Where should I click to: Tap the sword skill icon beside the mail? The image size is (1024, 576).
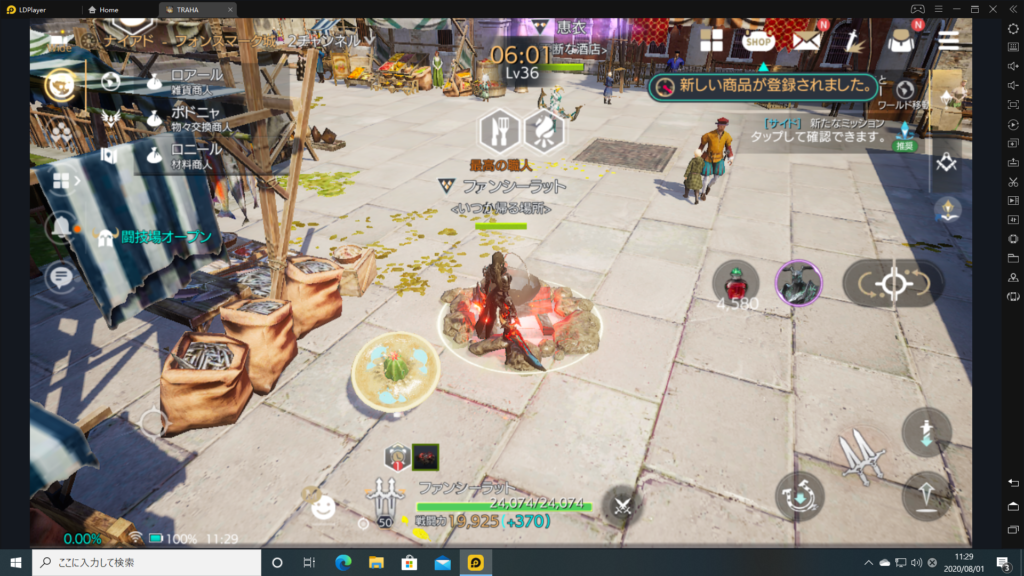pos(853,40)
